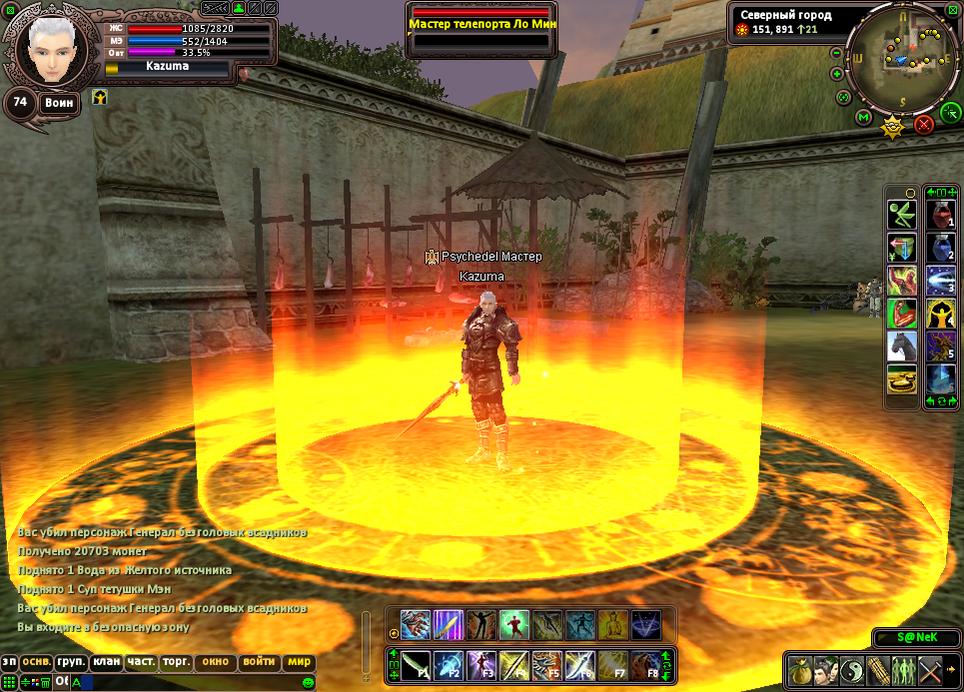Select the "торг." trade chat tab
The height and width of the screenshot is (692, 964).
coord(176,662)
